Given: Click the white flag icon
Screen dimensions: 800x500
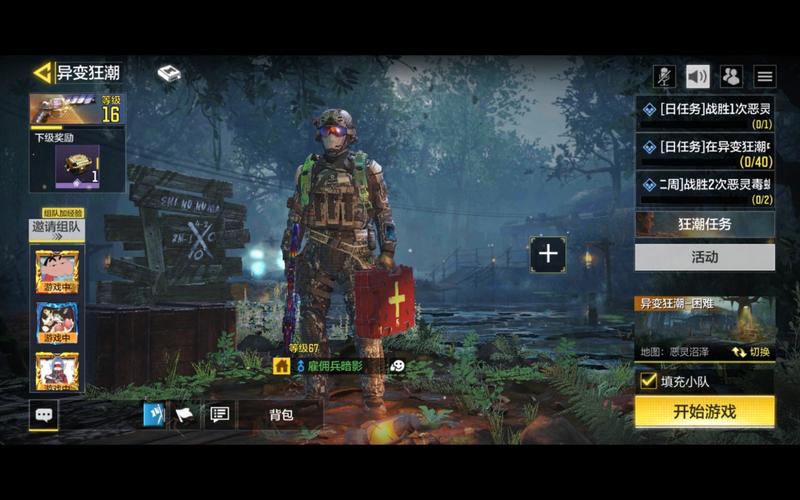Looking at the screenshot, I should [x=185, y=414].
